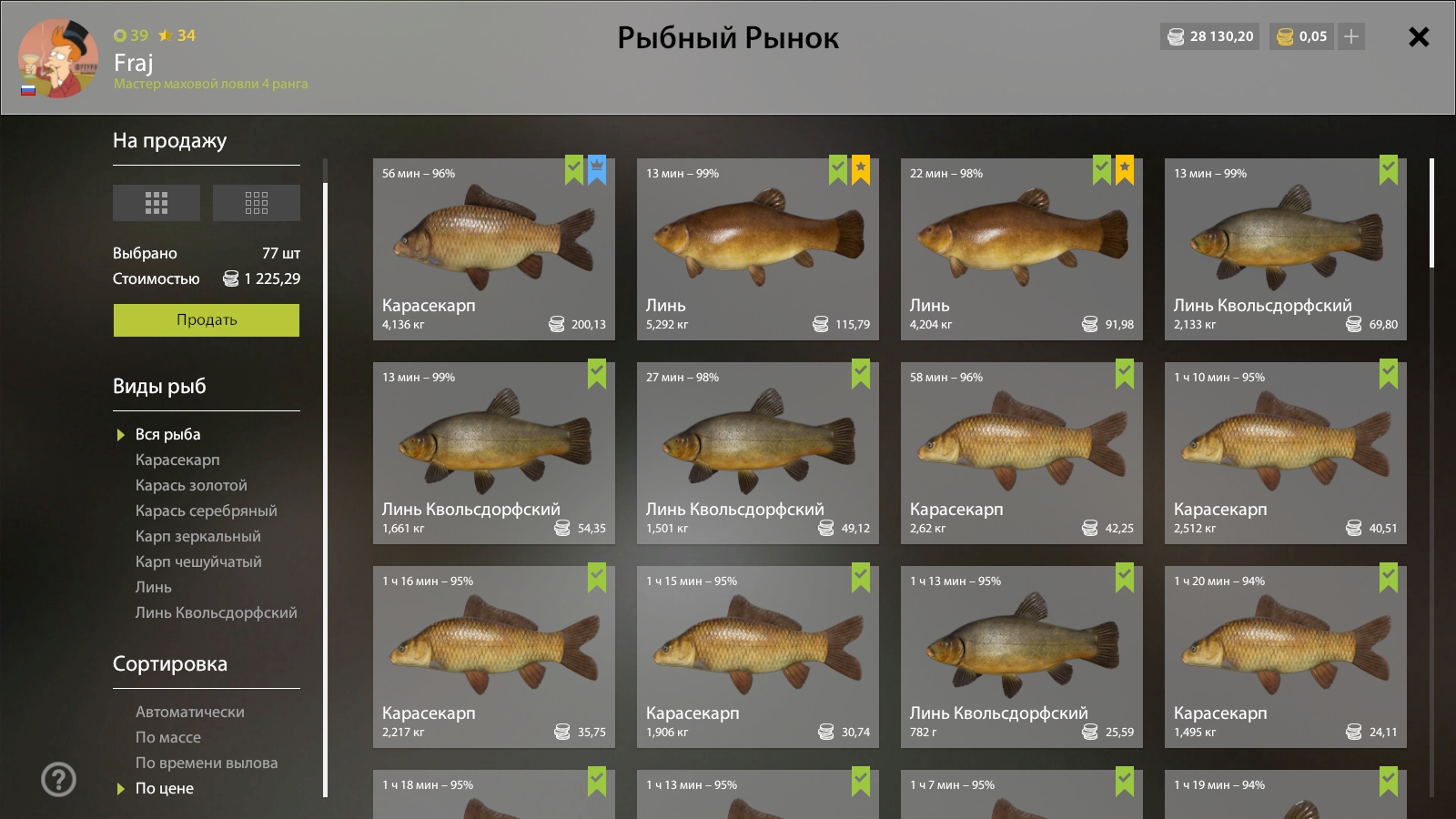Select the 4,136 кг Карасекарп card
This screenshot has height=819, width=1456.
pos(493,249)
